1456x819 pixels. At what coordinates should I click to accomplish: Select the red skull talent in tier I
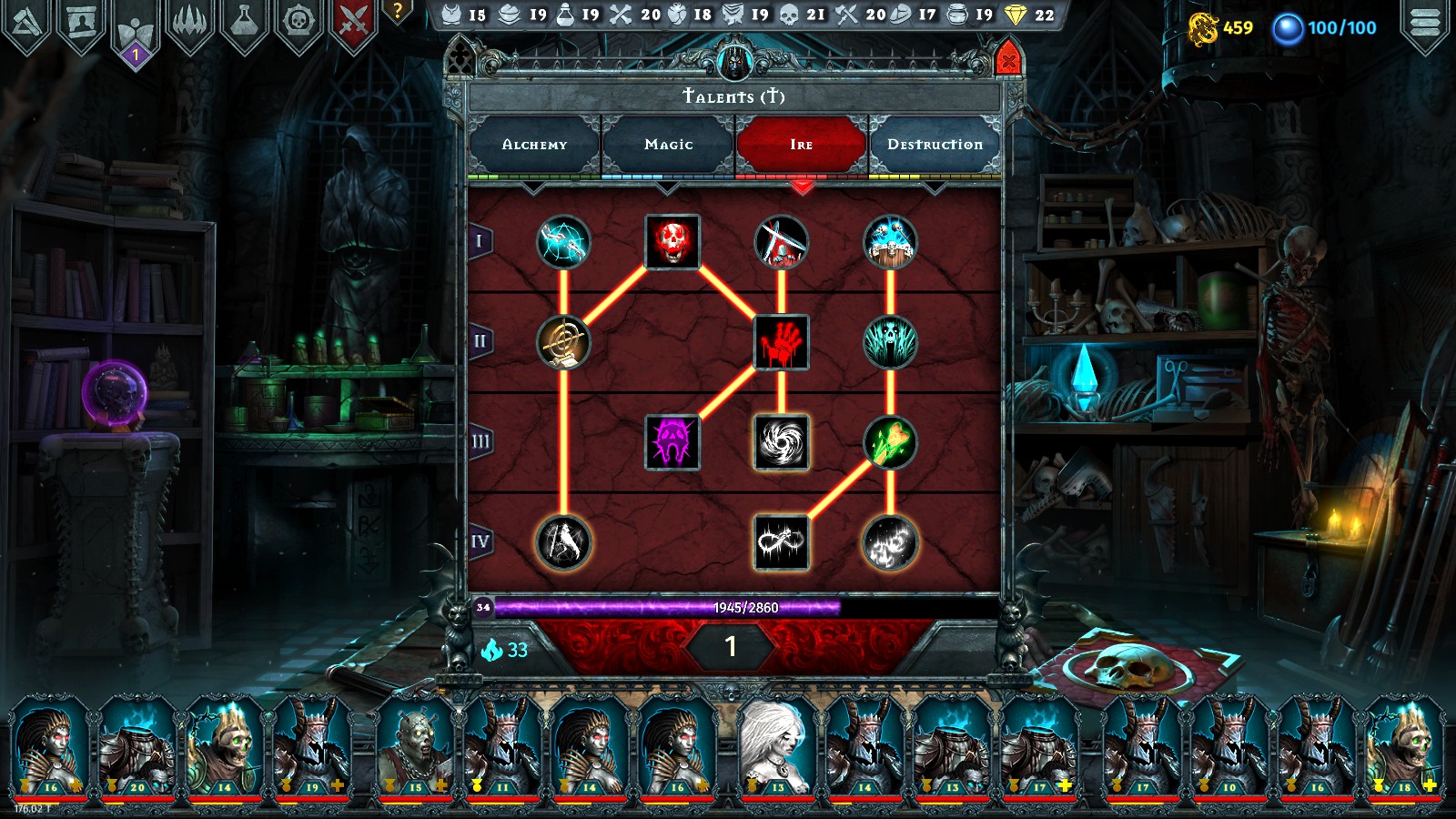pos(671,242)
